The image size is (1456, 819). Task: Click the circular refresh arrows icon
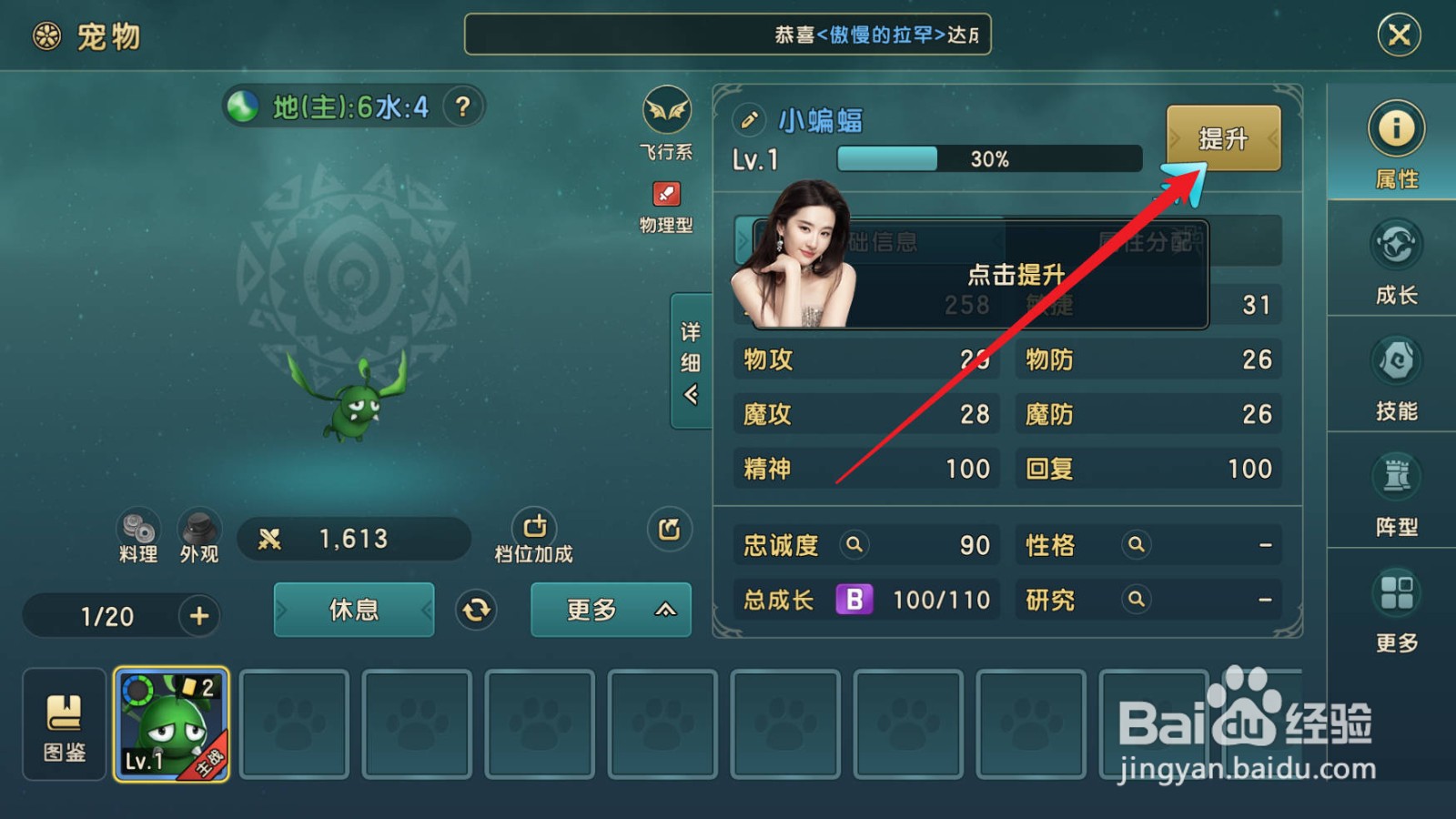(477, 611)
